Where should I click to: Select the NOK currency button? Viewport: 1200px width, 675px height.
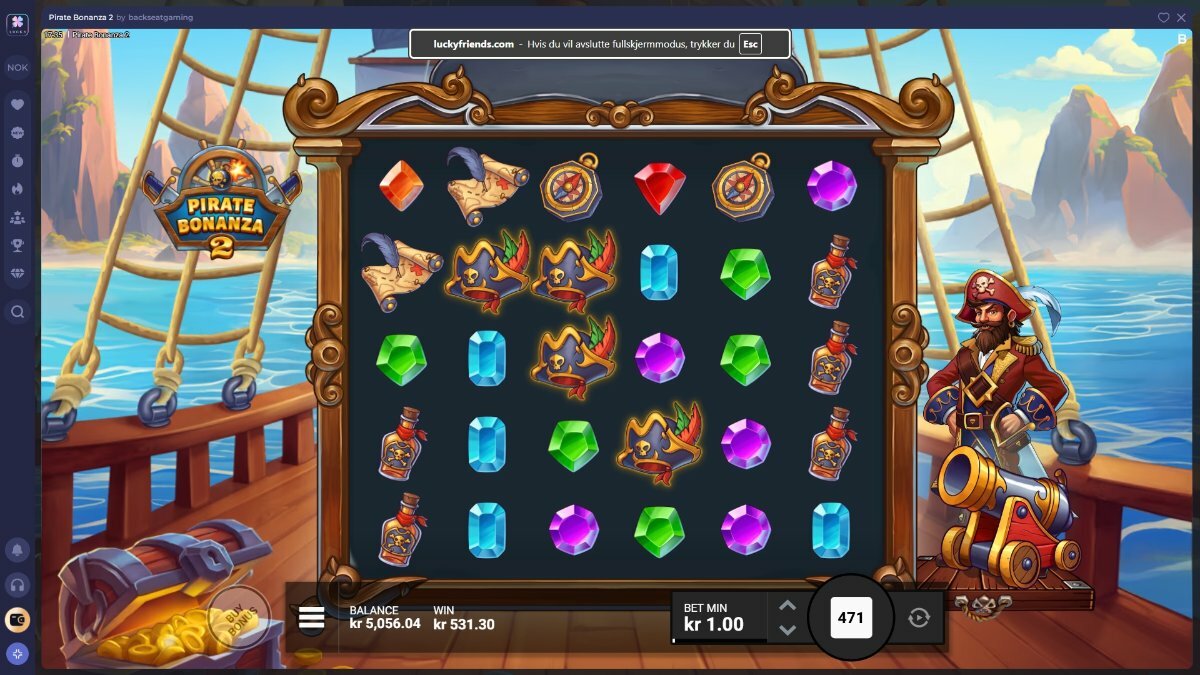pyautogui.click(x=18, y=68)
